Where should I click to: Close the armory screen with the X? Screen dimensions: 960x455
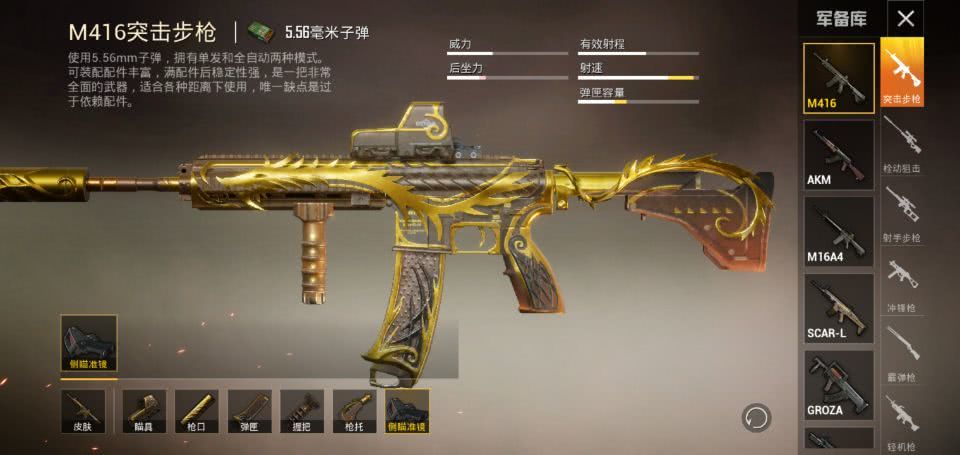coord(906,18)
